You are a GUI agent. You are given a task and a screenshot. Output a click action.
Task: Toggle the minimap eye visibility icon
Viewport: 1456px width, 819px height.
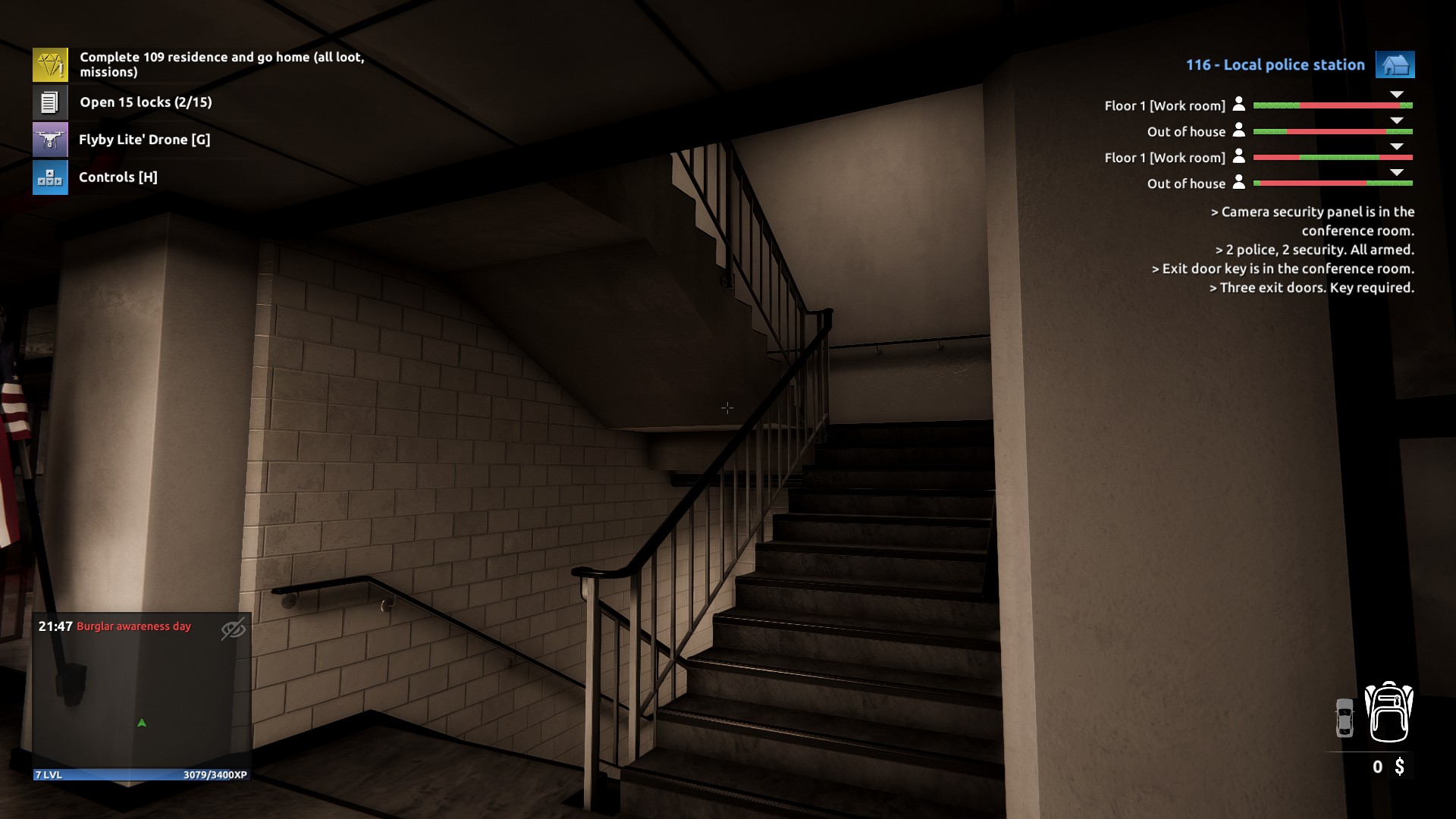[x=232, y=630]
